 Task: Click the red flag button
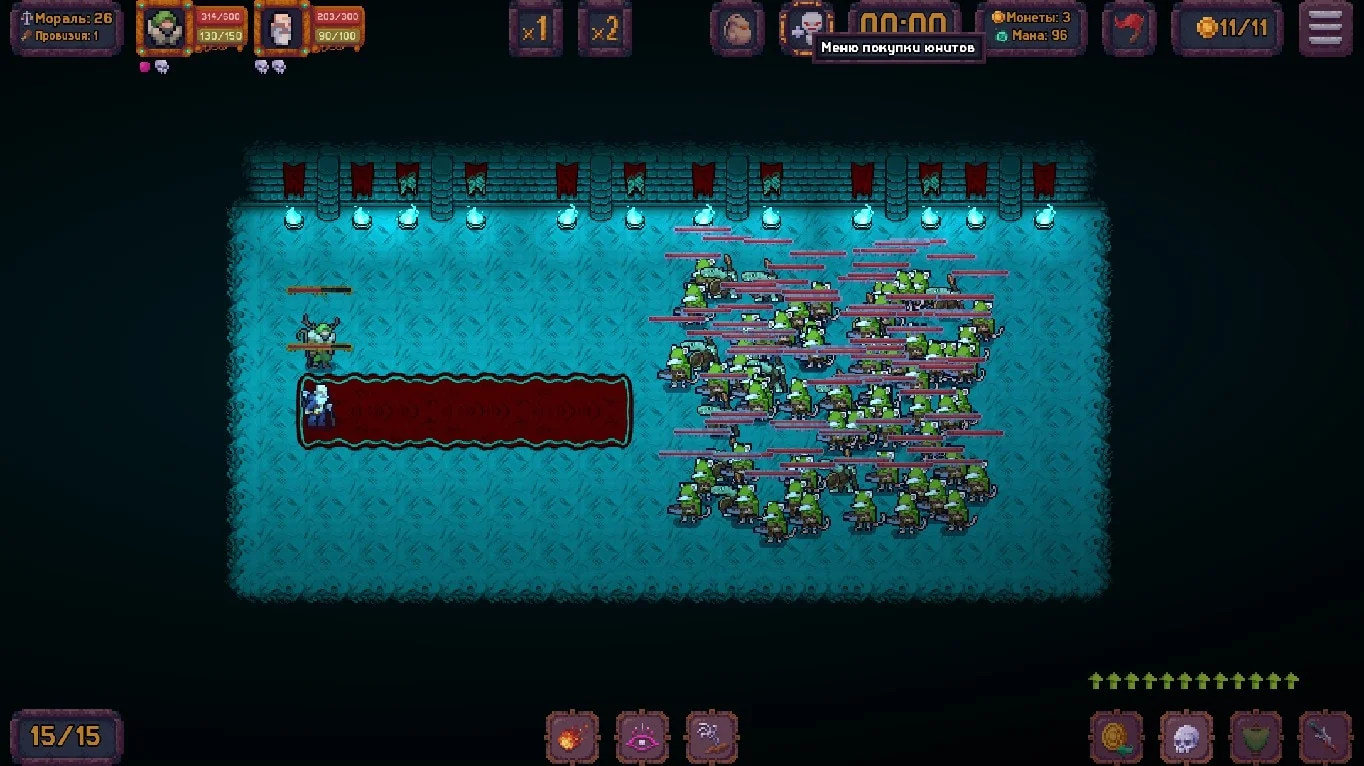coord(1129,29)
